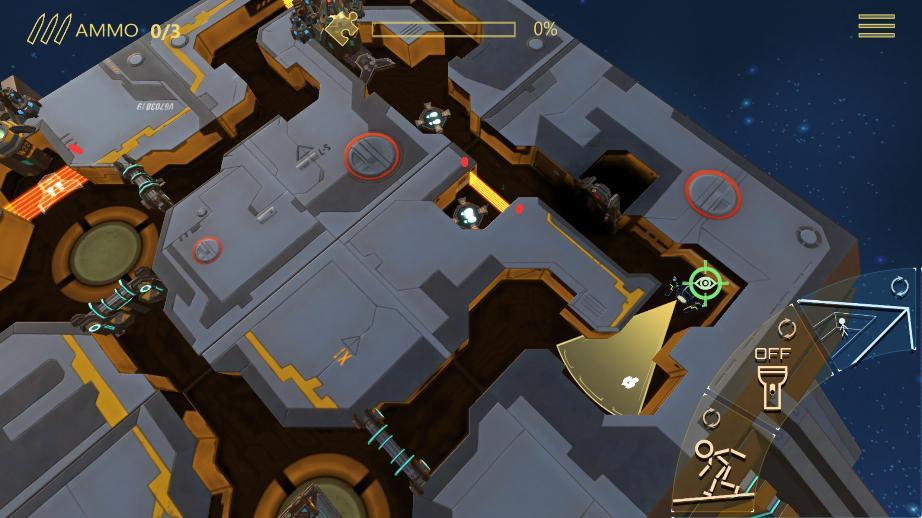Viewport: 922px width, 518px height.
Task: Click the green eye crosshair marker
Action: click(x=705, y=283)
